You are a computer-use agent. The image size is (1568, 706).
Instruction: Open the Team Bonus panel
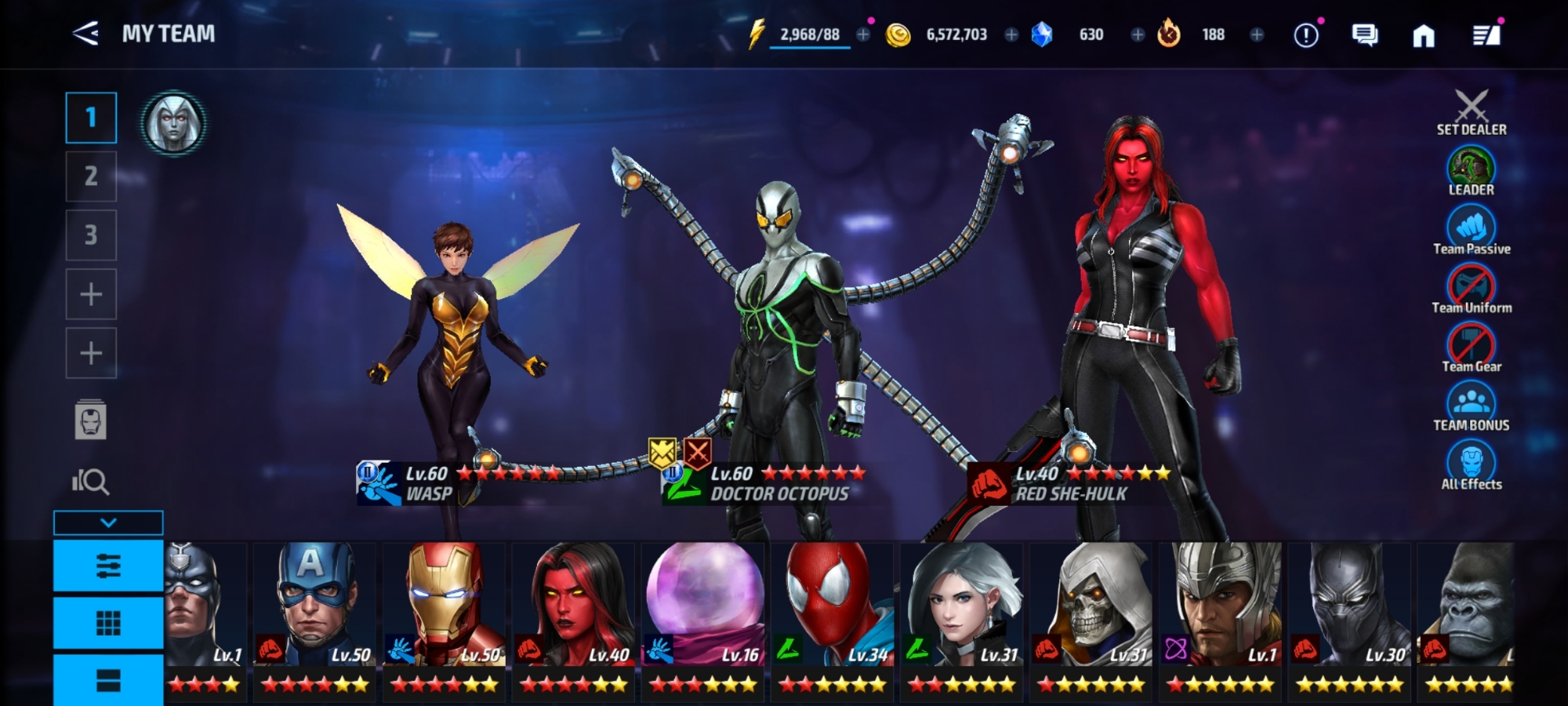click(x=1471, y=406)
